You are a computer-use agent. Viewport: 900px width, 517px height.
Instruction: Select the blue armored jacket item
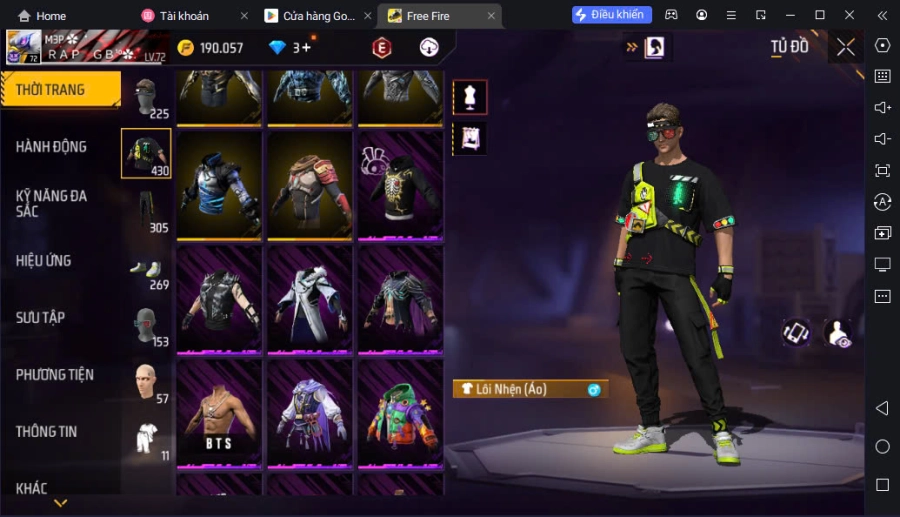(x=219, y=185)
